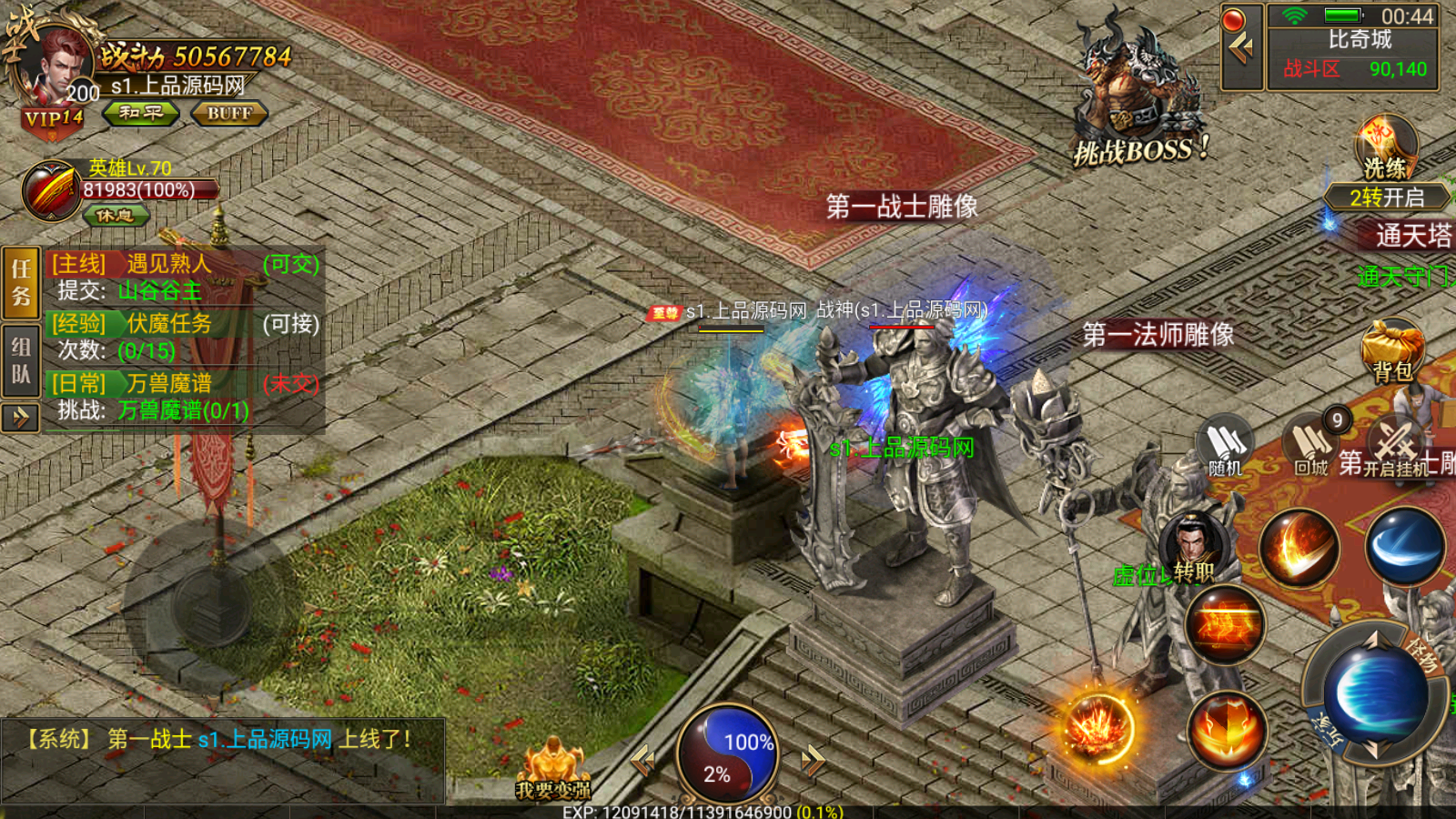Tap the VIP14 badge
This screenshot has width=1456, height=819.
(53, 119)
